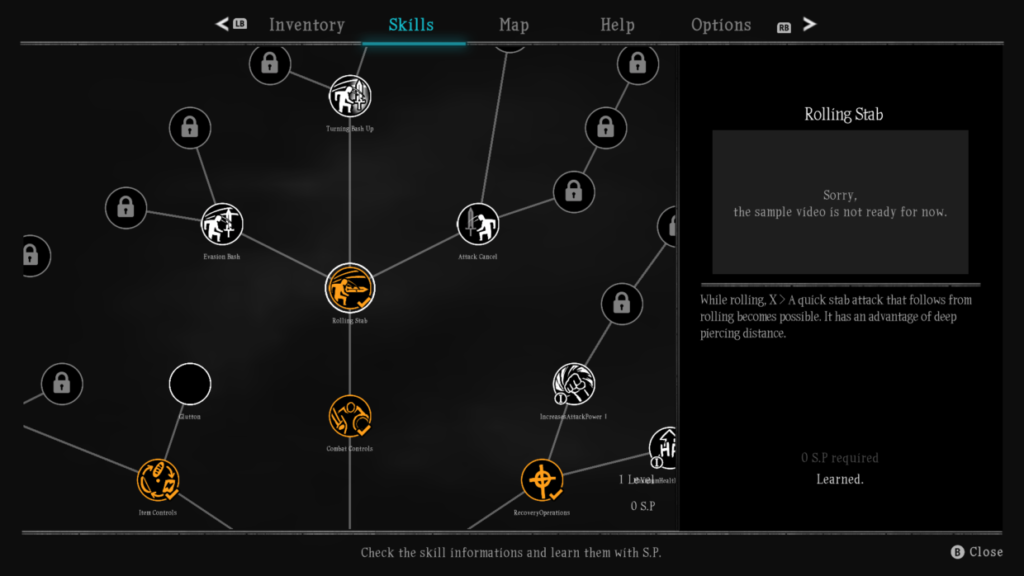Open the Help tab
1024x576 pixels.
coord(617,25)
